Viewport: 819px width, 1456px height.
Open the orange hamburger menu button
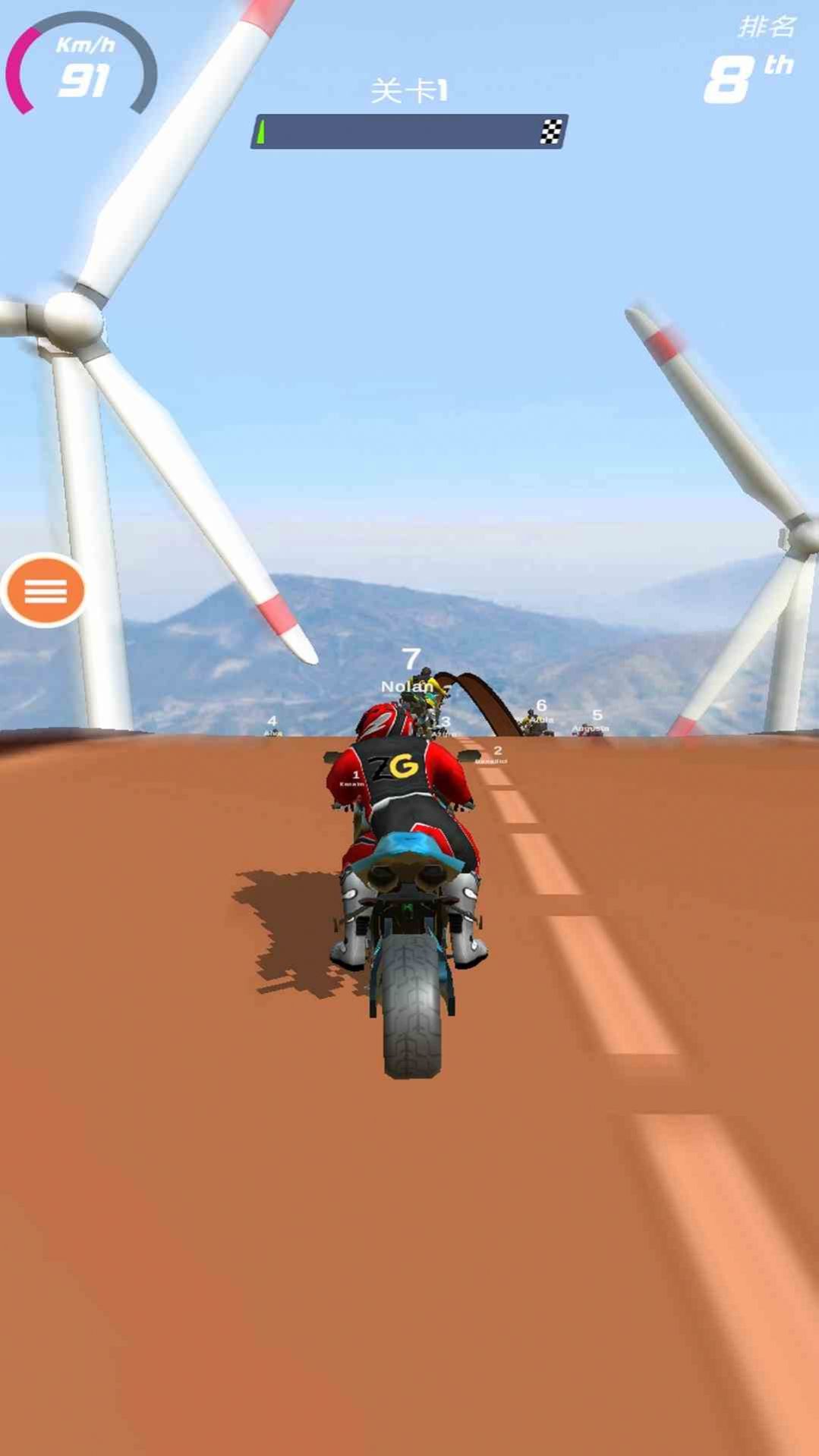[45, 590]
